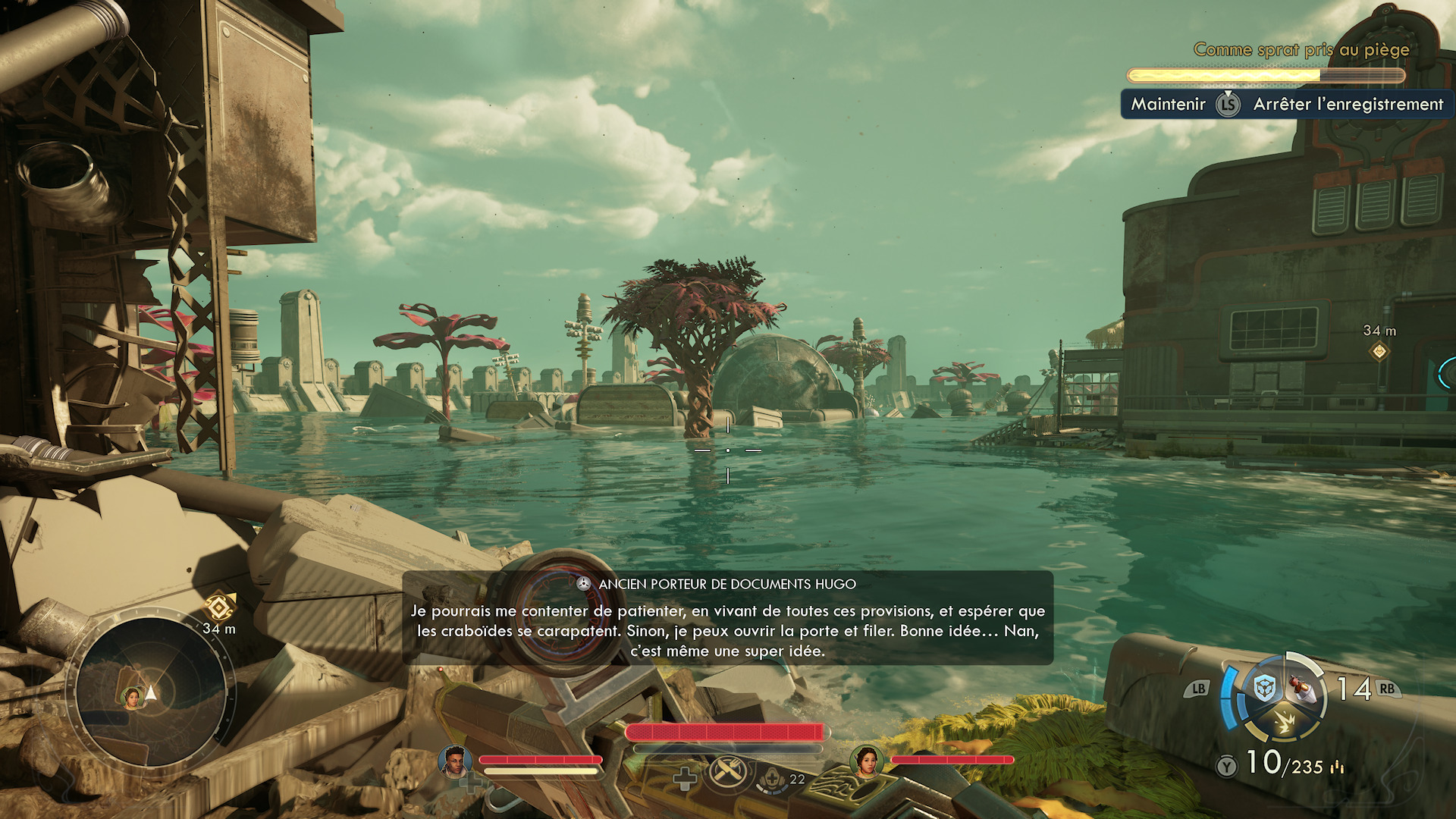The height and width of the screenshot is (819, 1456).
Task: Click the male companion portrait
Action: [454, 761]
